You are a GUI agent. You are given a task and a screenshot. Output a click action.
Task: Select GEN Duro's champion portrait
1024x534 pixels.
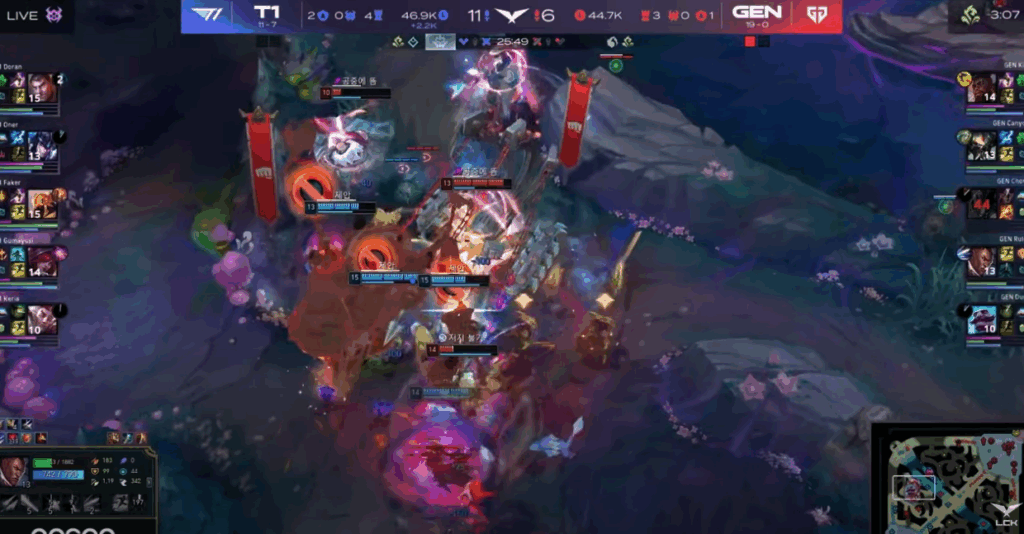pos(984,320)
